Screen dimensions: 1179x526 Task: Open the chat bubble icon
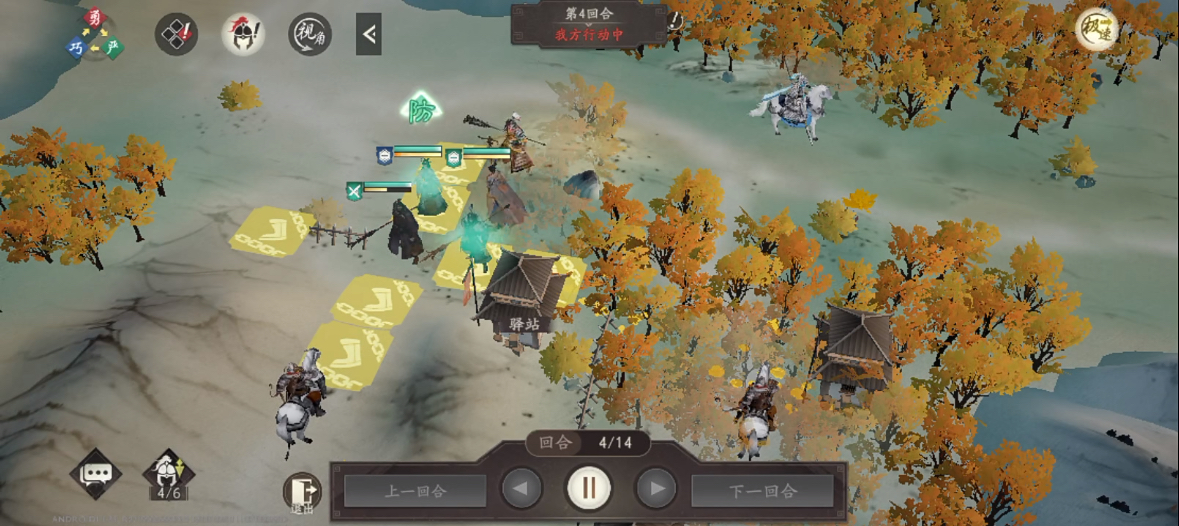point(96,474)
